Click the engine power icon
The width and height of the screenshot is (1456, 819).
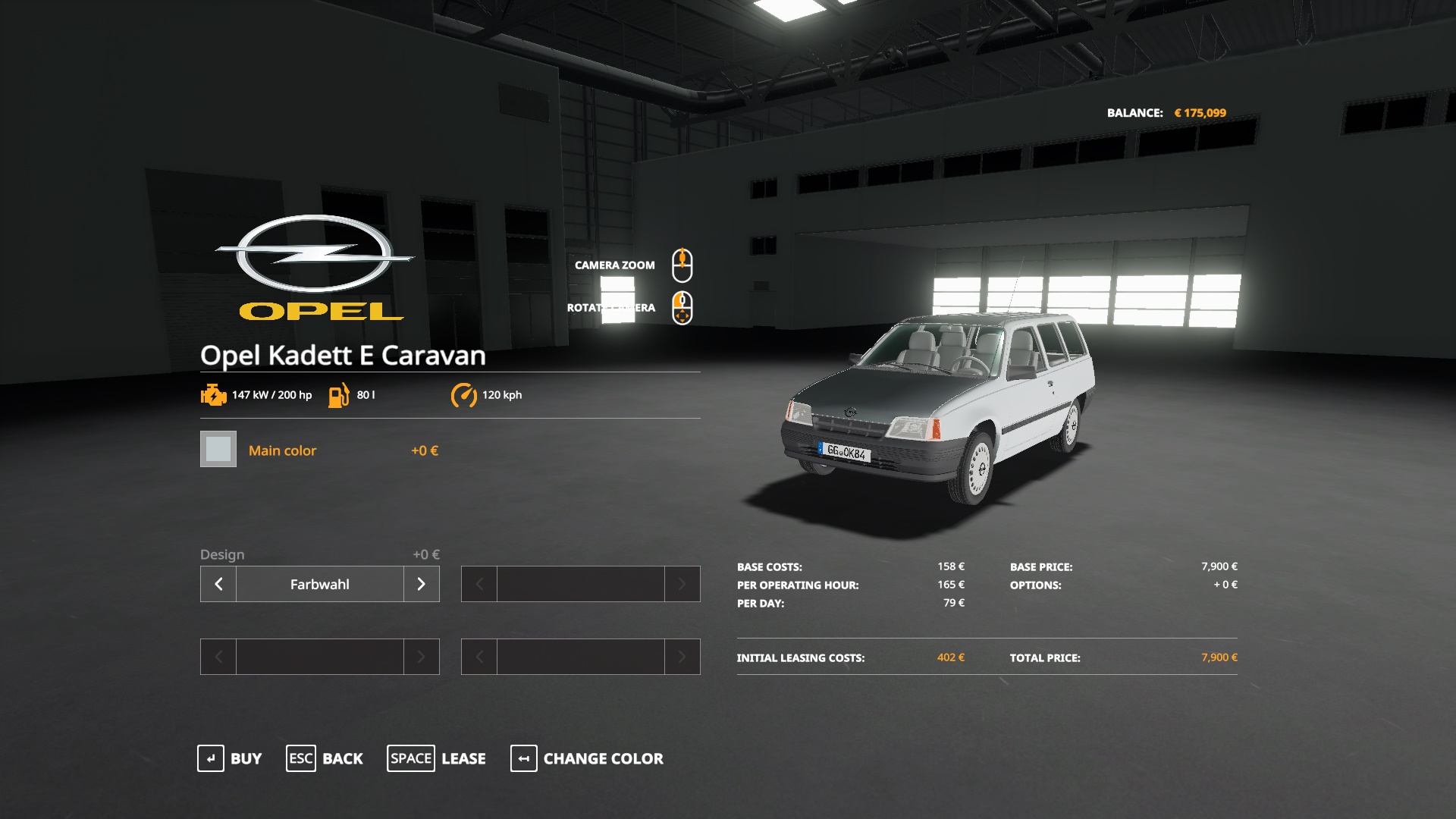(x=213, y=394)
